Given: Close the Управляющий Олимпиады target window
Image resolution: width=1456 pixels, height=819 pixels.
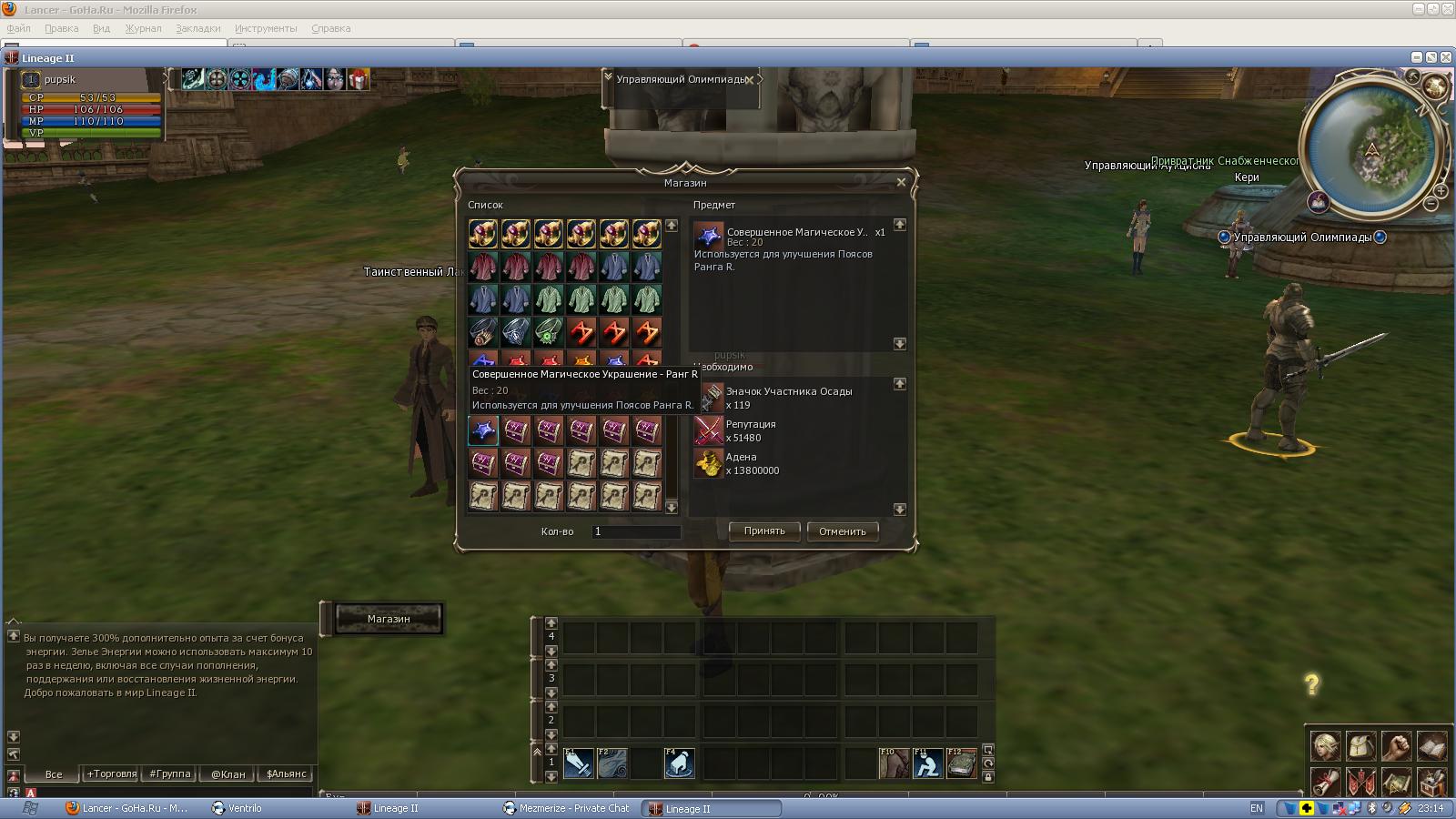Looking at the screenshot, I should pos(749,80).
